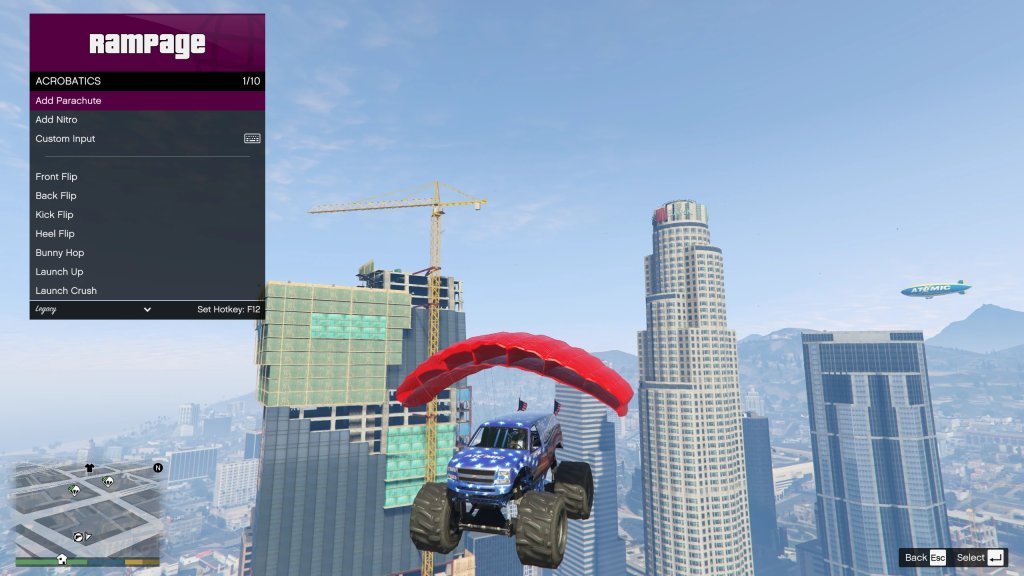Open the Custom Input entry
The height and width of the screenshot is (576, 1024).
point(147,139)
